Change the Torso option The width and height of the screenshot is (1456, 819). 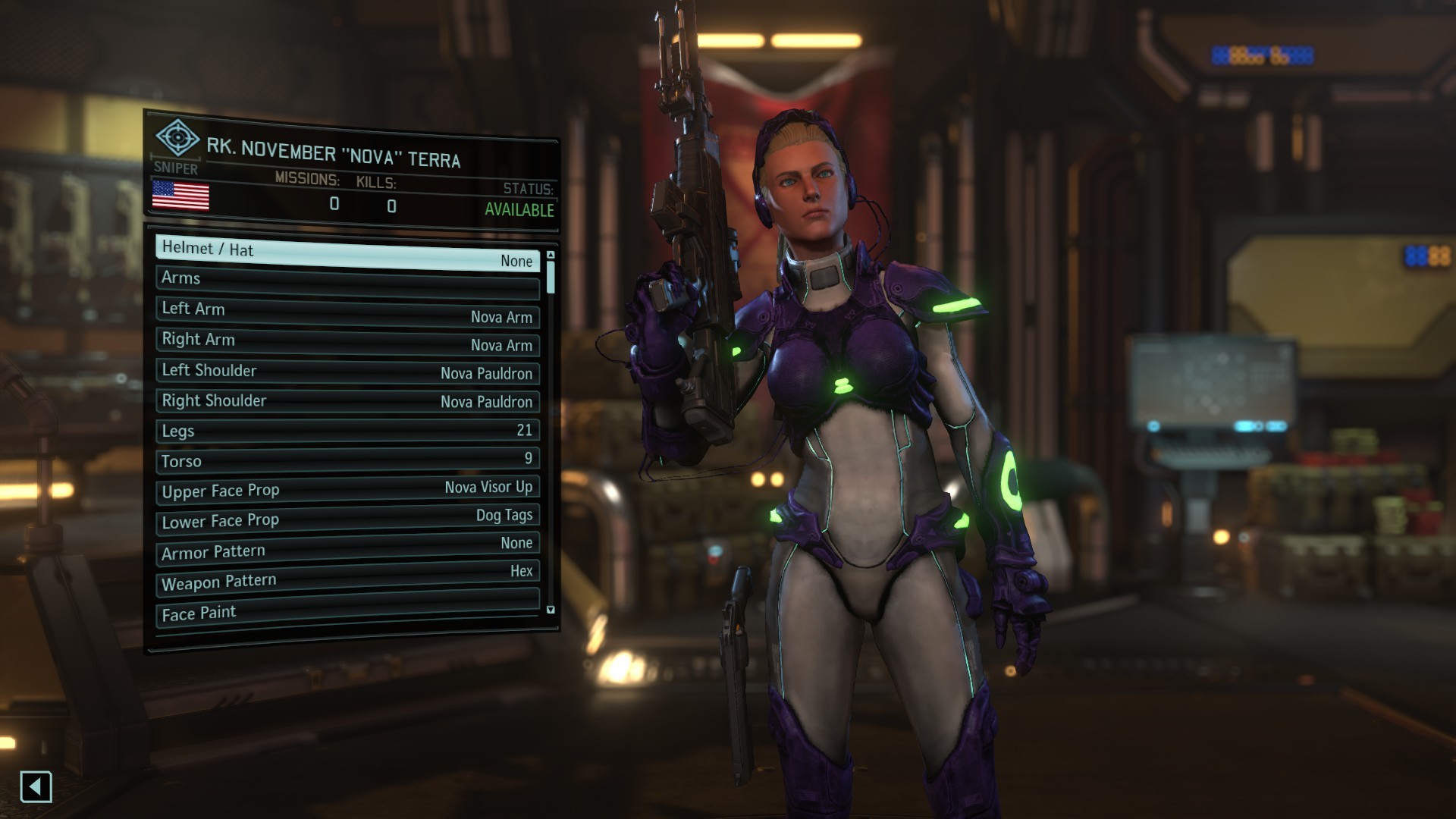point(347,460)
